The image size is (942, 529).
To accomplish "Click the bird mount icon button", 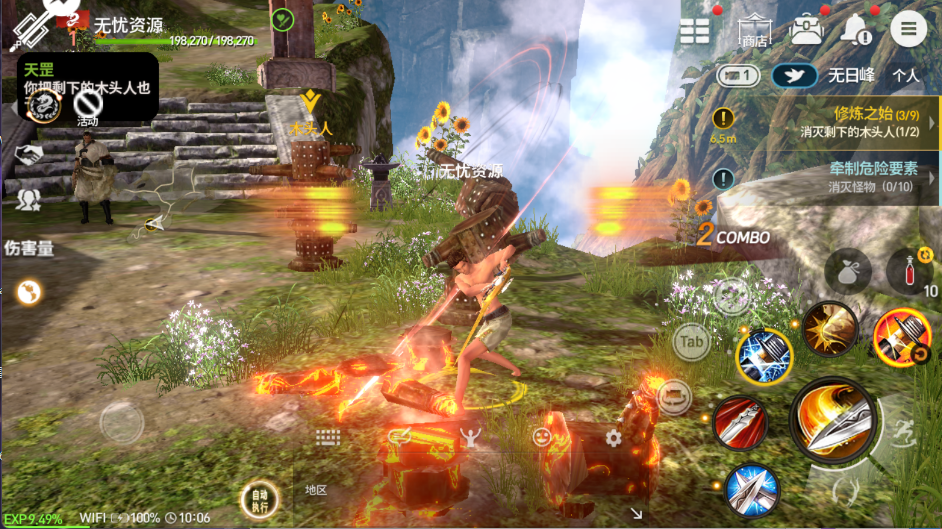I will pyautogui.click(x=794, y=75).
